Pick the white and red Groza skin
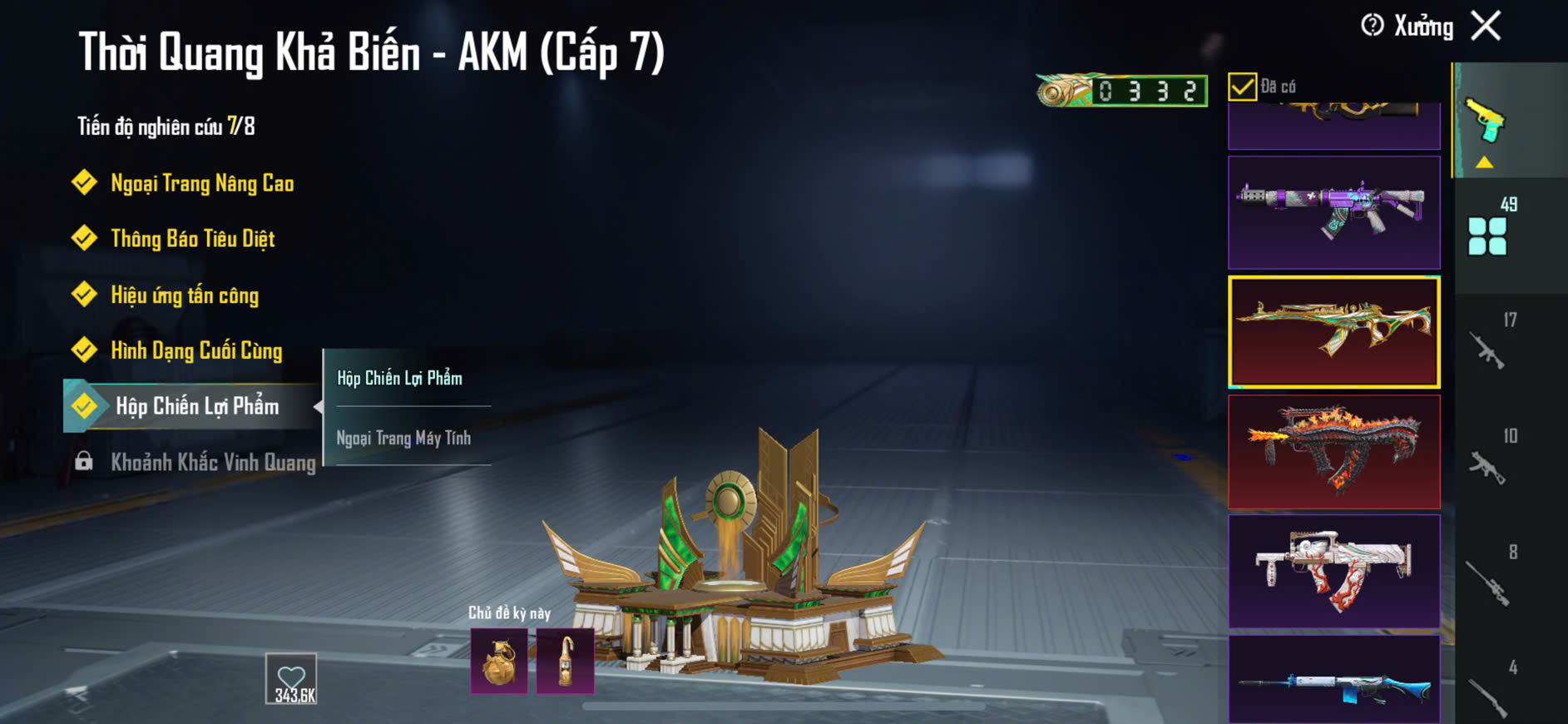 point(1333,571)
